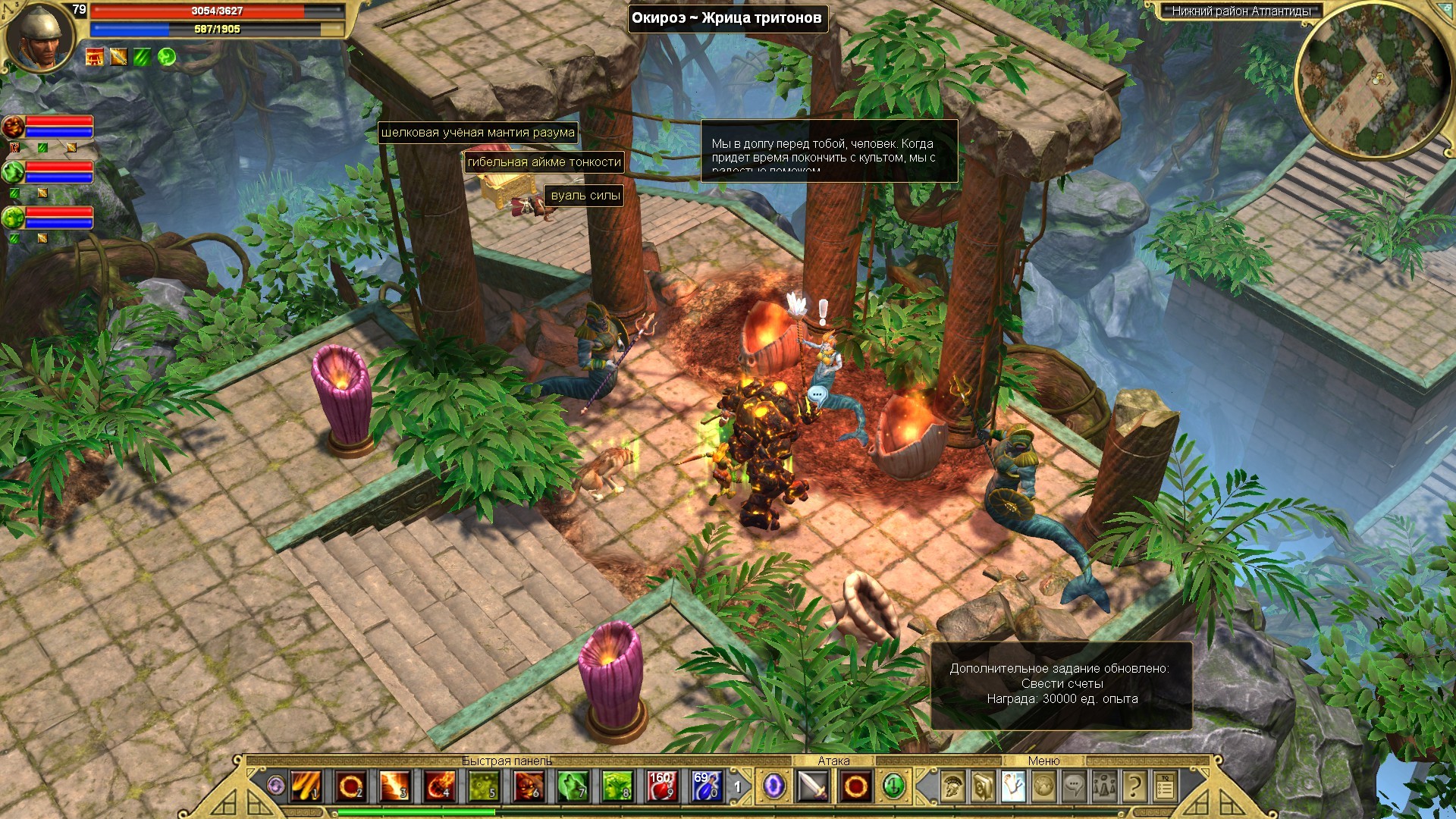
Task: Open the TQ checklist menu icon
Action: tap(1165, 787)
